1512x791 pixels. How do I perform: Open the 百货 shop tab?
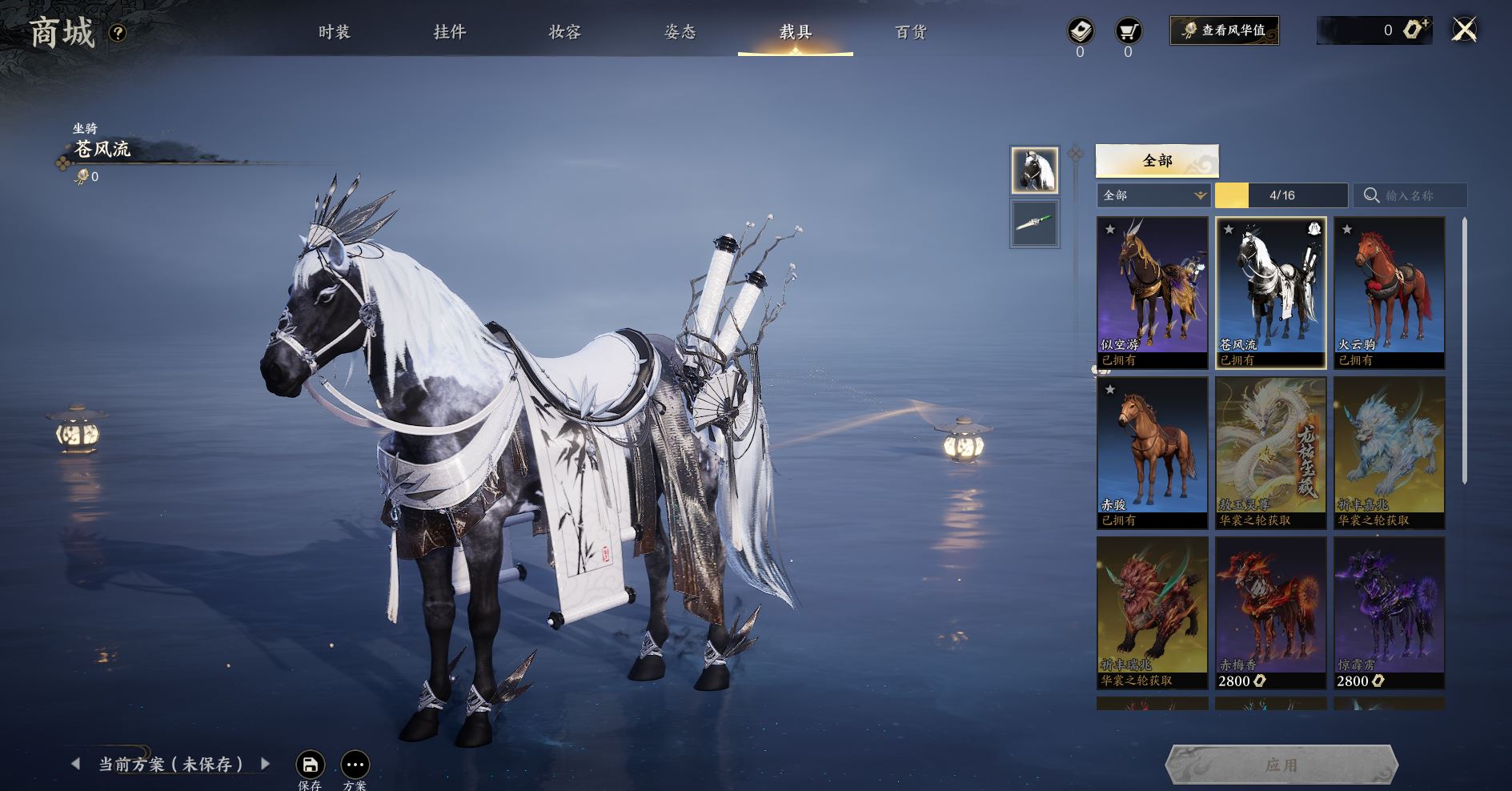(x=910, y=32)
